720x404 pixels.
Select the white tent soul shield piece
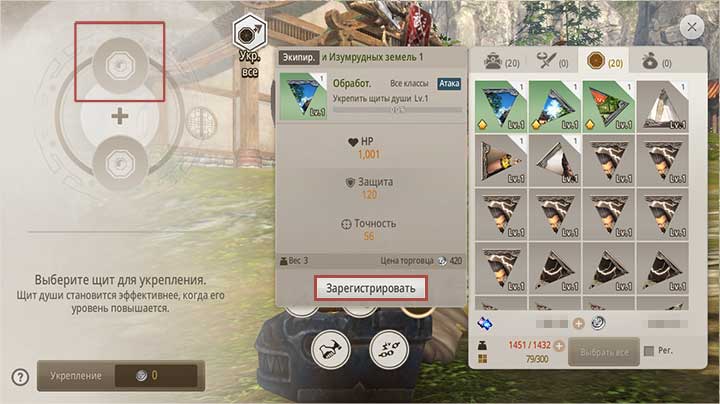664,106
